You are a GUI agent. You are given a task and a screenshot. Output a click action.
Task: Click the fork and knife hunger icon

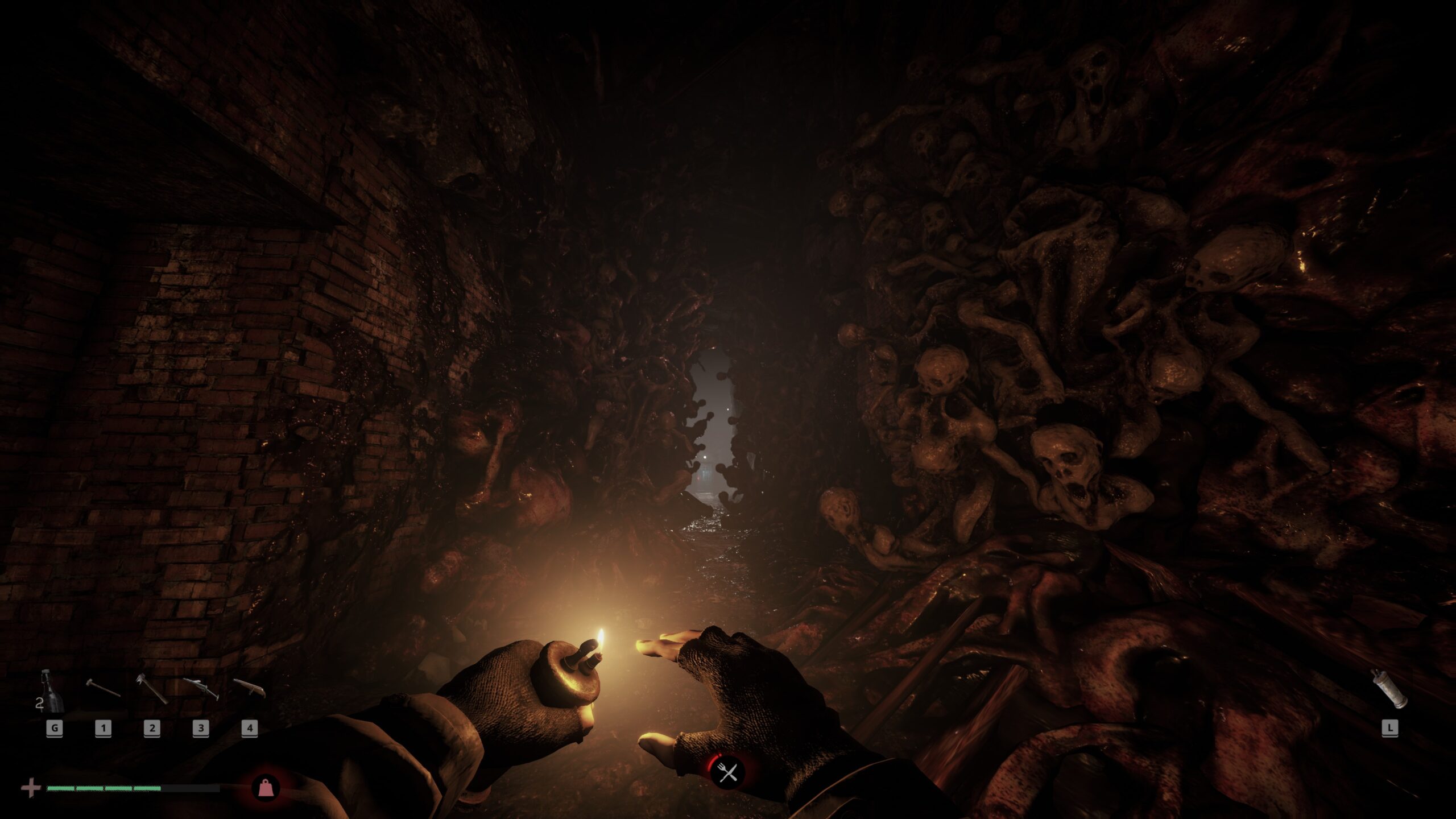pos(727,772)
